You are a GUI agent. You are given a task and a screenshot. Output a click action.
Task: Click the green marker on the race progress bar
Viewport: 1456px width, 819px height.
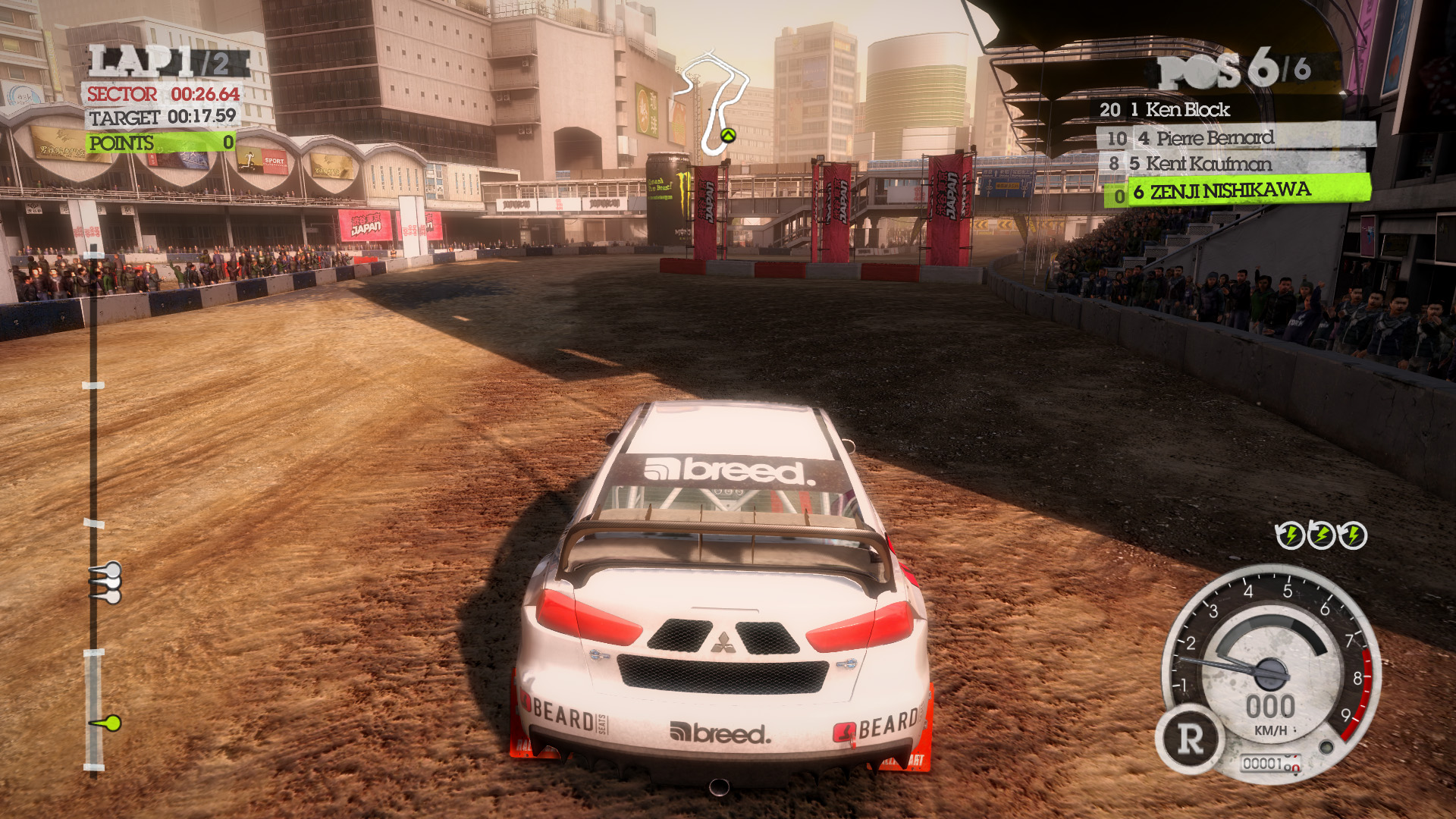111,723
